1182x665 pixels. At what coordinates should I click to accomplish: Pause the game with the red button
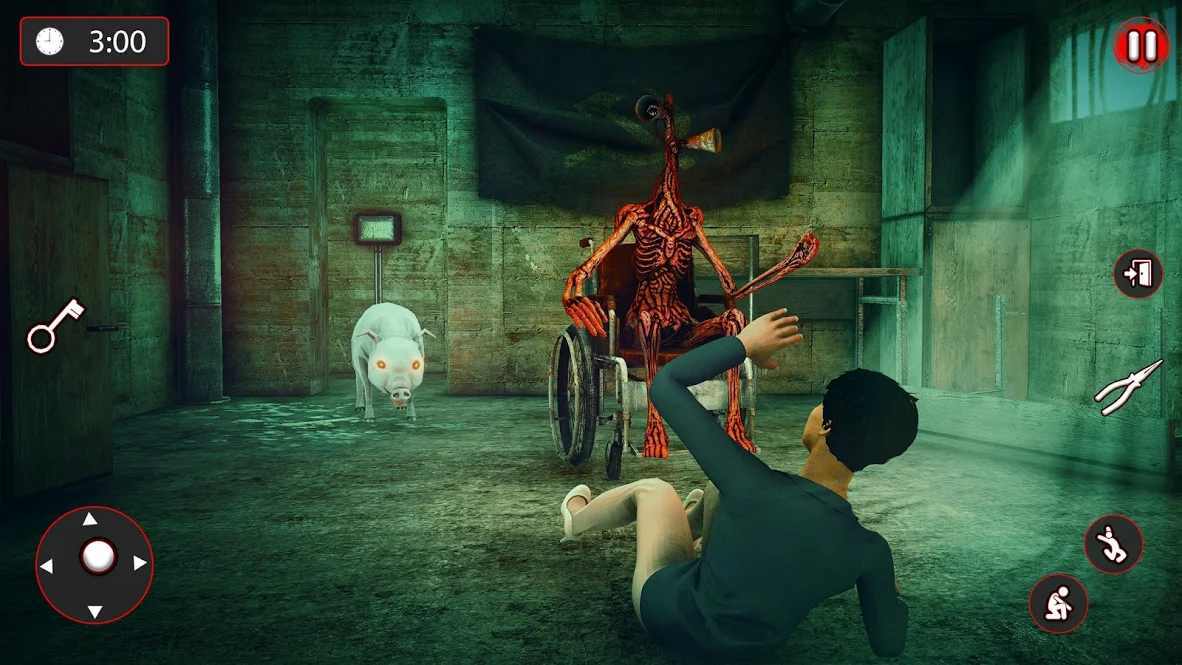(x=1142, y=45)
